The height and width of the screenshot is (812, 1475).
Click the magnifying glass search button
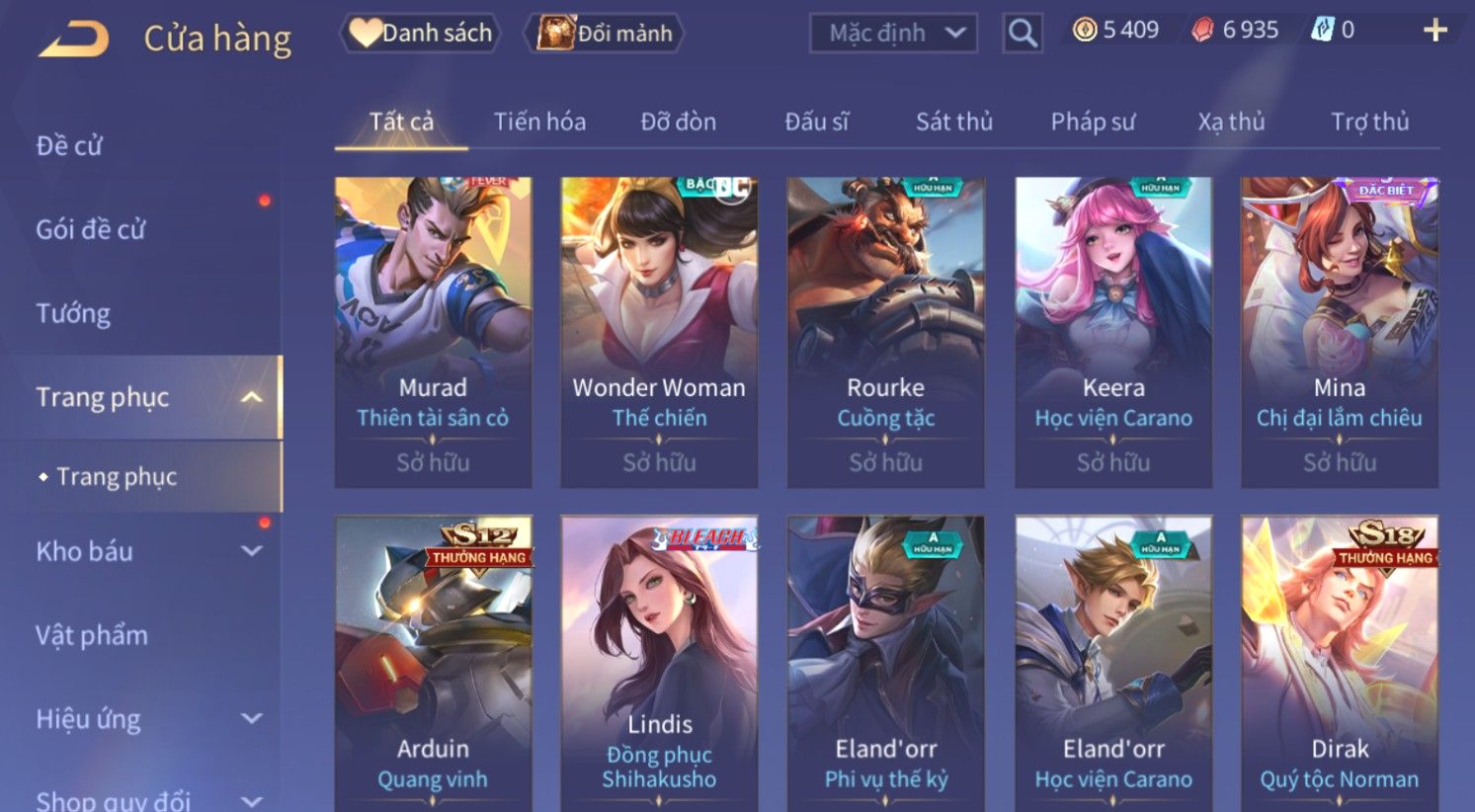coord(1023,34)
